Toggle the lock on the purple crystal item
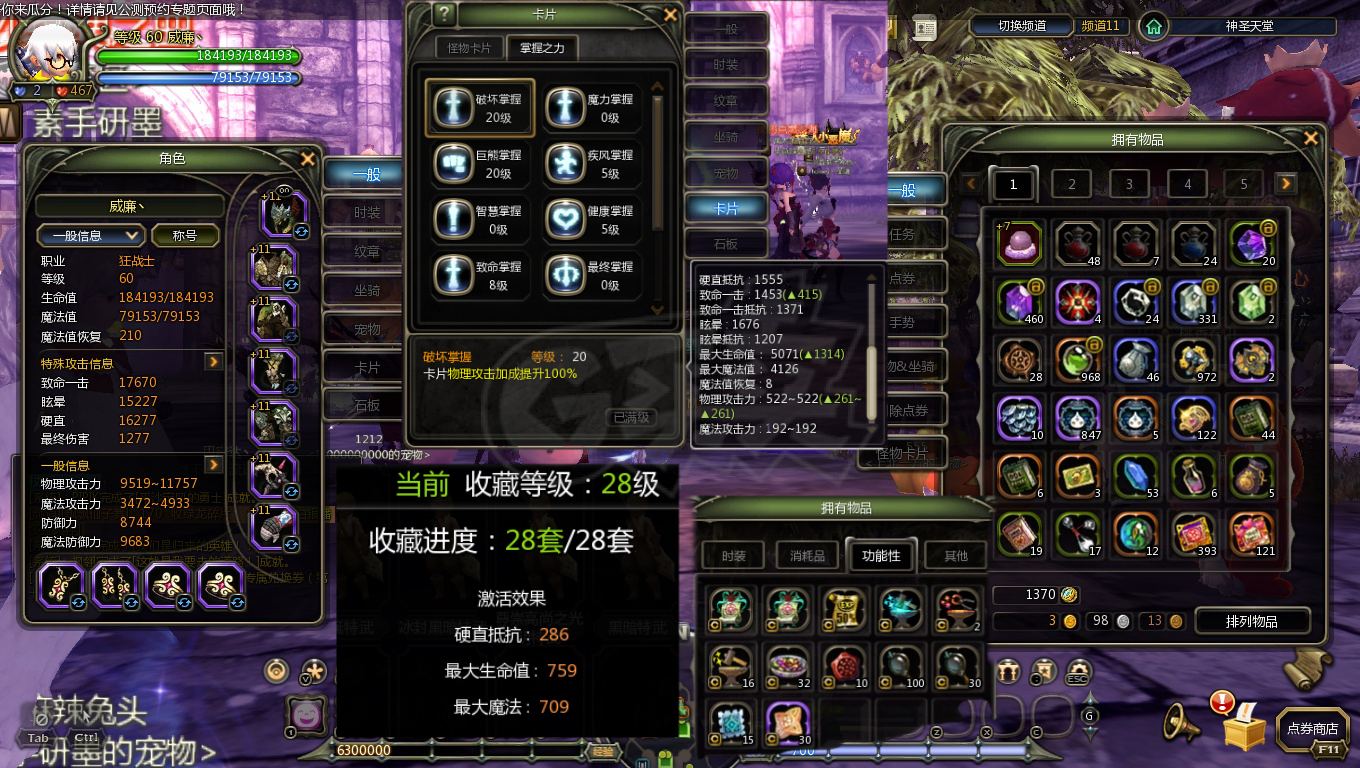This screenshot has height=768, width=1360. pos(1267,226)
